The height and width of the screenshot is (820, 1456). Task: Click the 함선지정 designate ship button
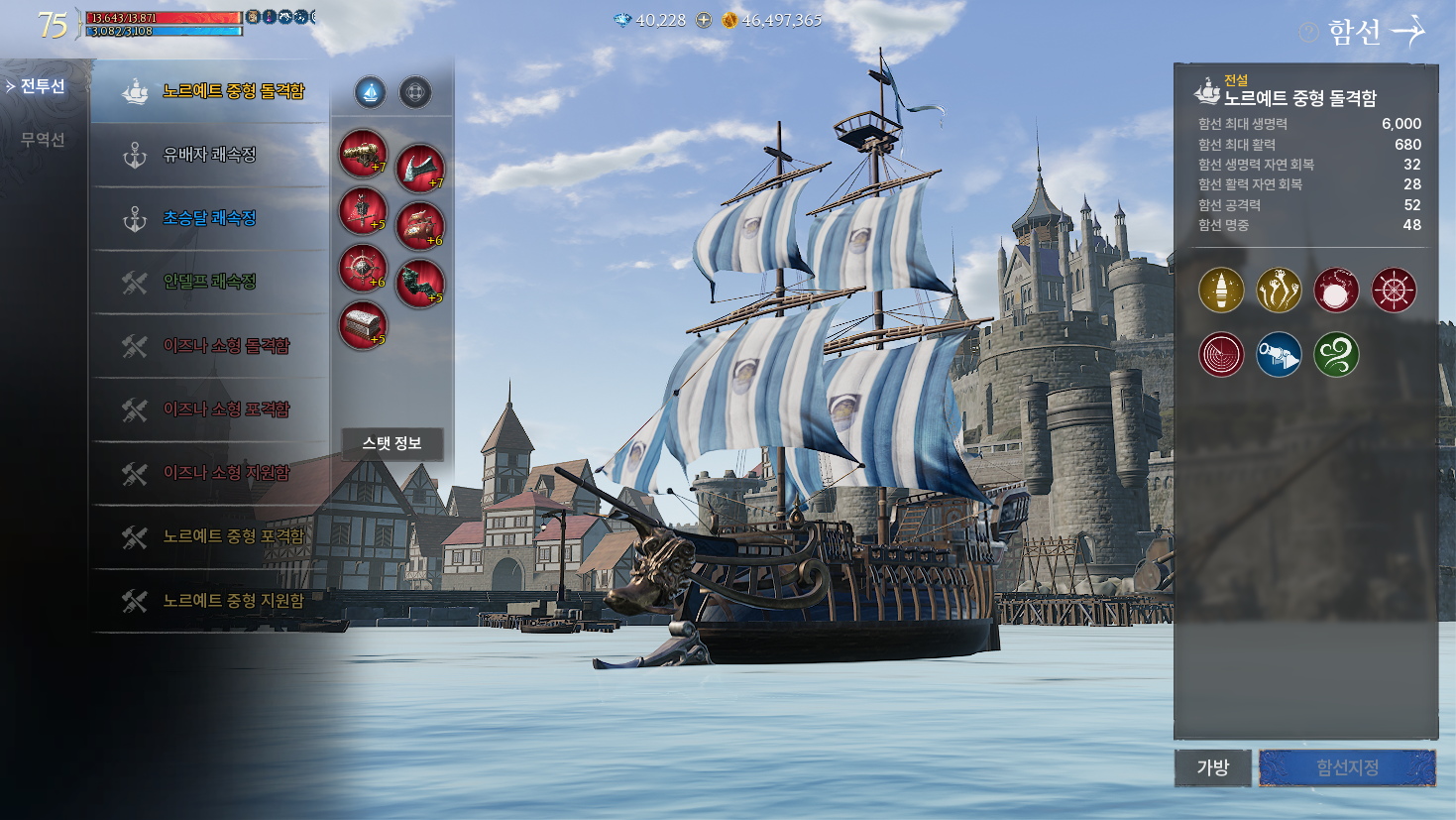pyautogui.click(x=1347, y=767)
